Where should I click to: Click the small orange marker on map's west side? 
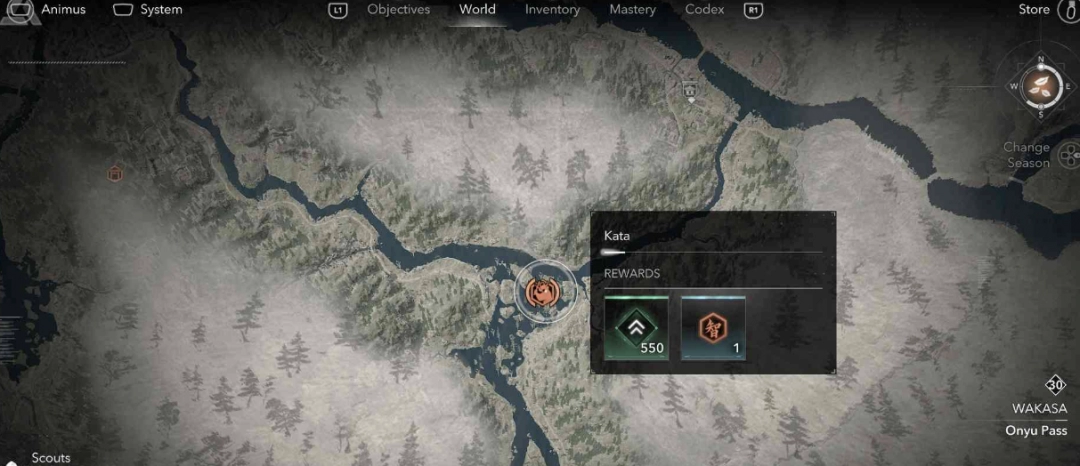coord(115,174)
